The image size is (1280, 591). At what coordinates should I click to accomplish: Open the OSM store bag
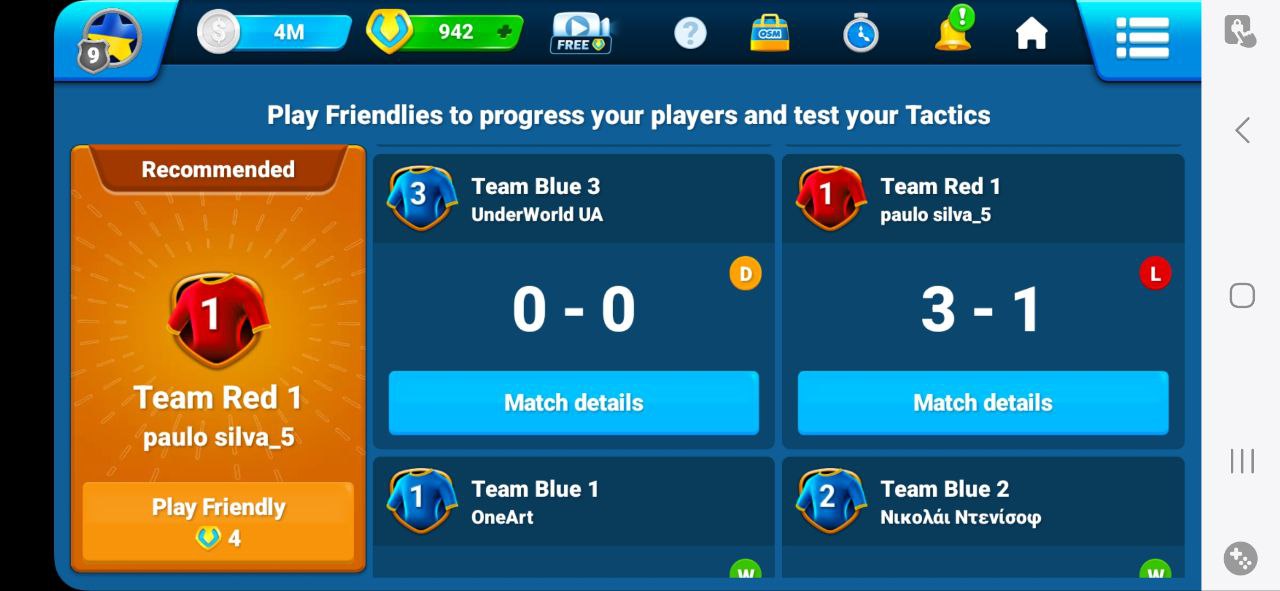[x=770, y=33]
